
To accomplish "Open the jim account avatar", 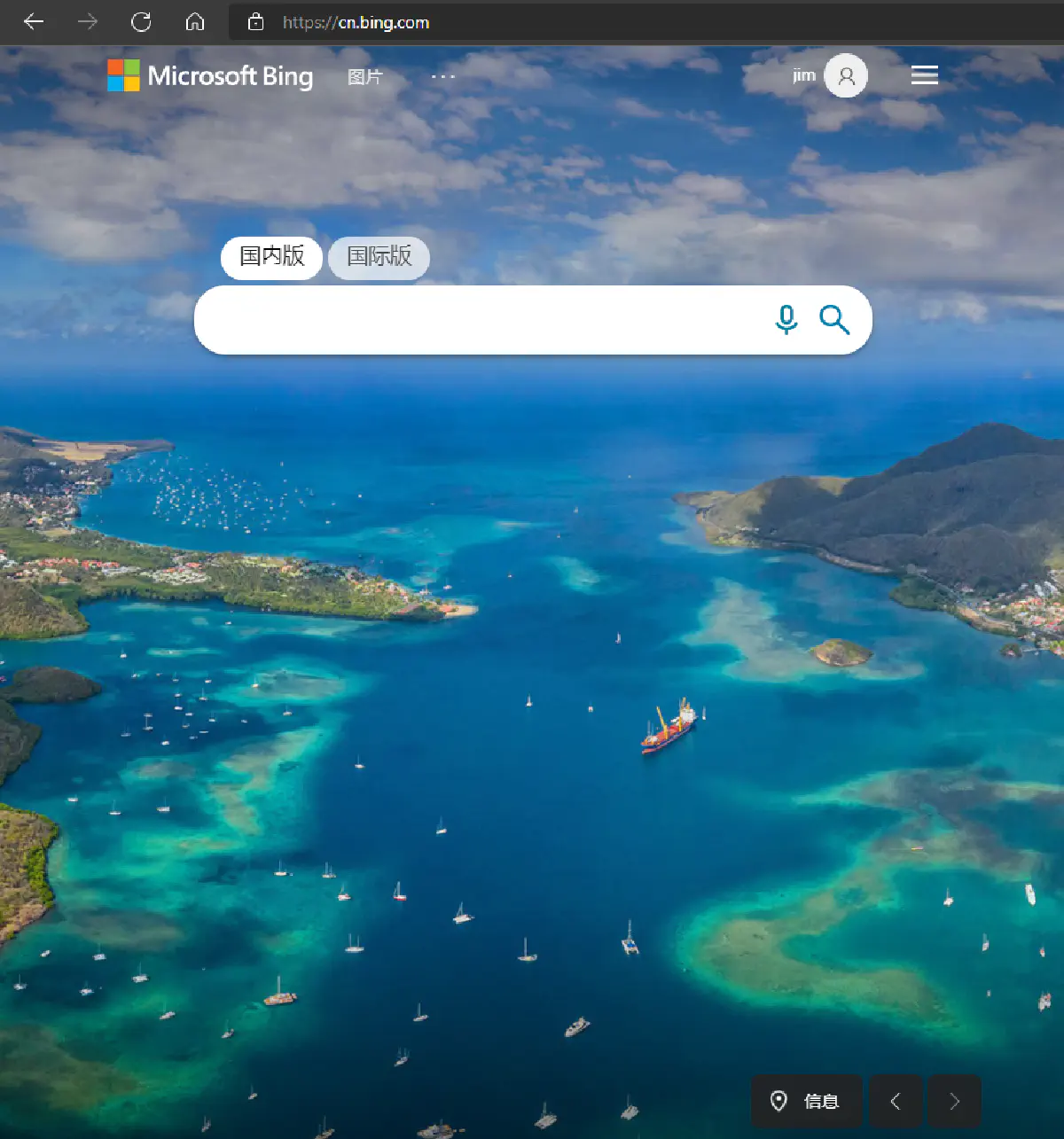I will [x=846, y=76].
